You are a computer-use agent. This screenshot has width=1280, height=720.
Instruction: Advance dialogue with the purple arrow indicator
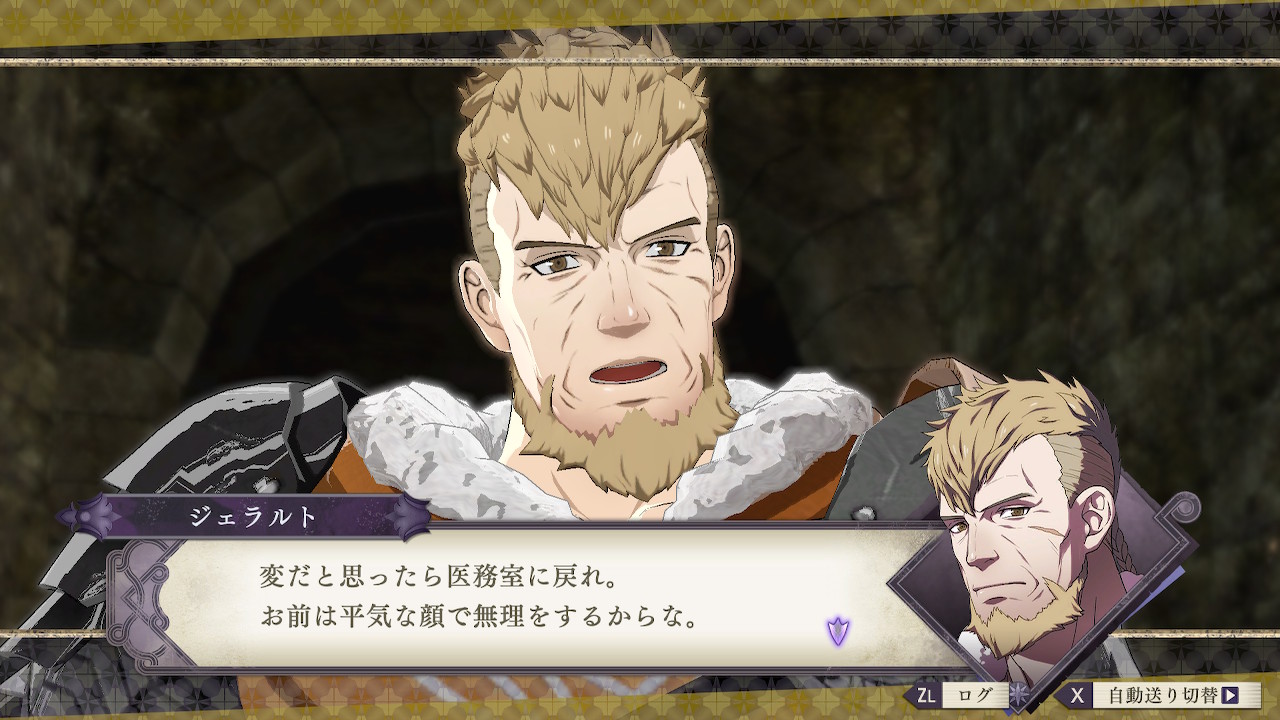coord(838,630)
